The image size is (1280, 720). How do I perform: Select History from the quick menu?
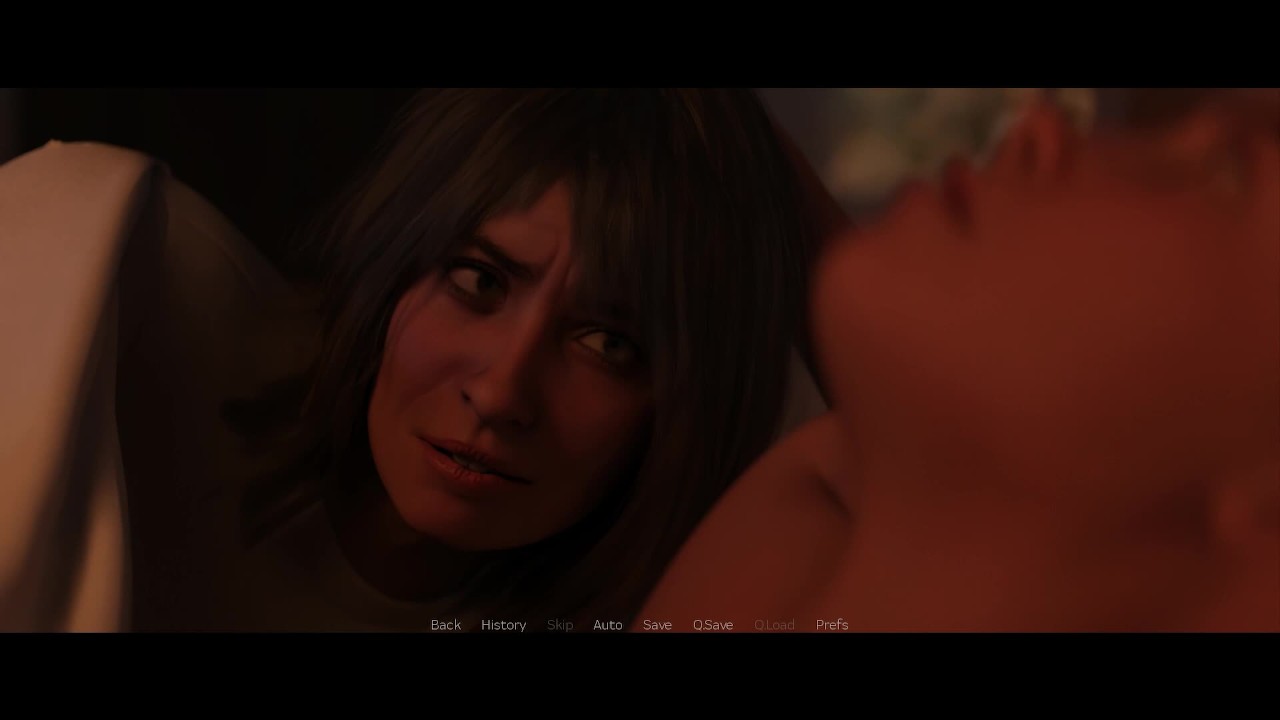coord(503,624)
